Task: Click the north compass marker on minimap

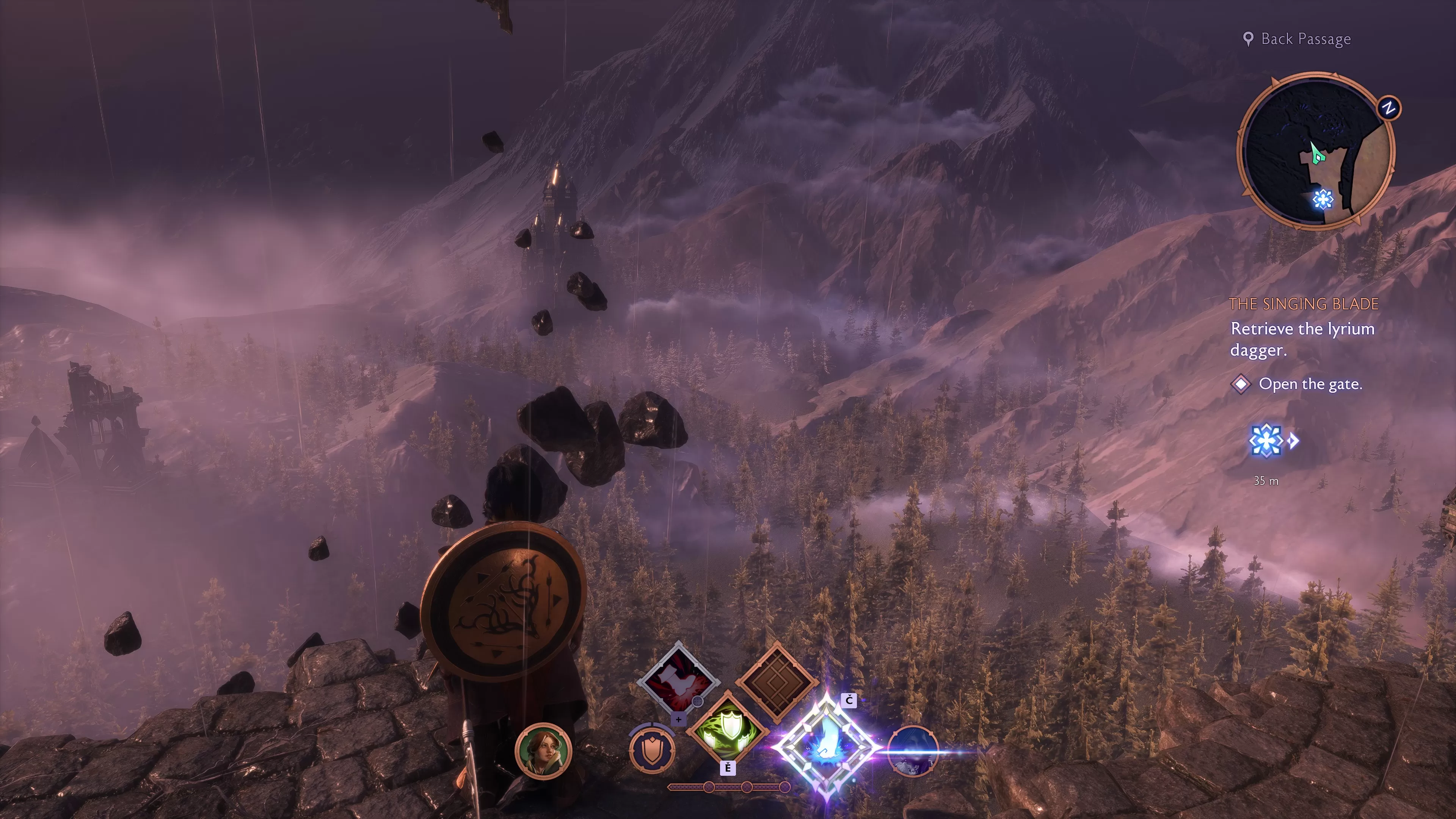Action: pos(1389,108)
